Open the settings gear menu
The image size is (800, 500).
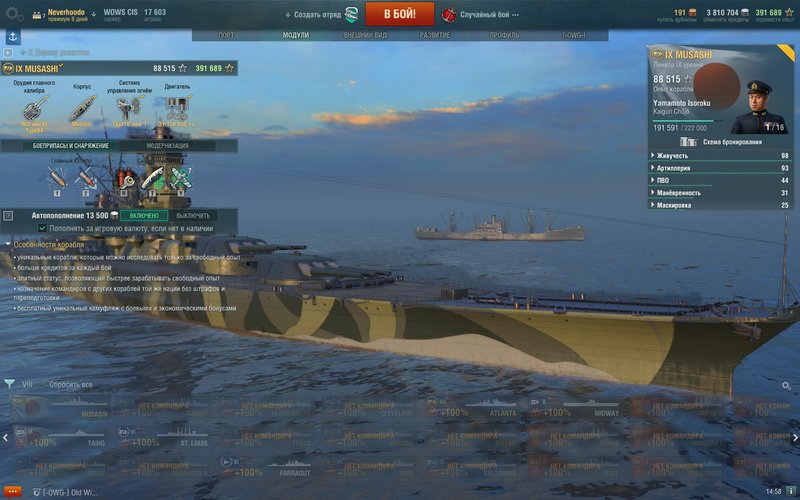[x=11, y=14]
